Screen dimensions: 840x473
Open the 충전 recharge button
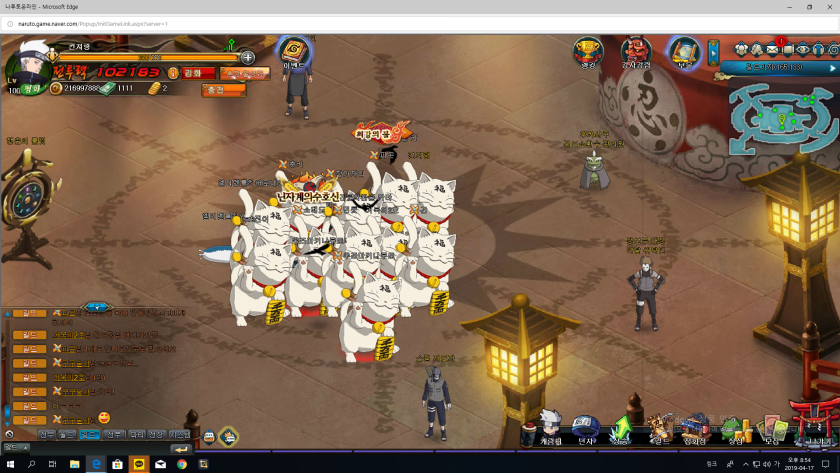(223, 89)
